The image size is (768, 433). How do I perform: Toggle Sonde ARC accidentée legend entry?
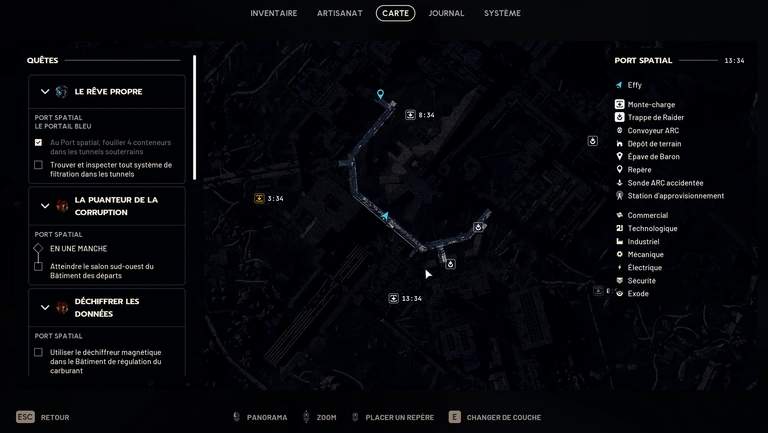pos(665,183)
